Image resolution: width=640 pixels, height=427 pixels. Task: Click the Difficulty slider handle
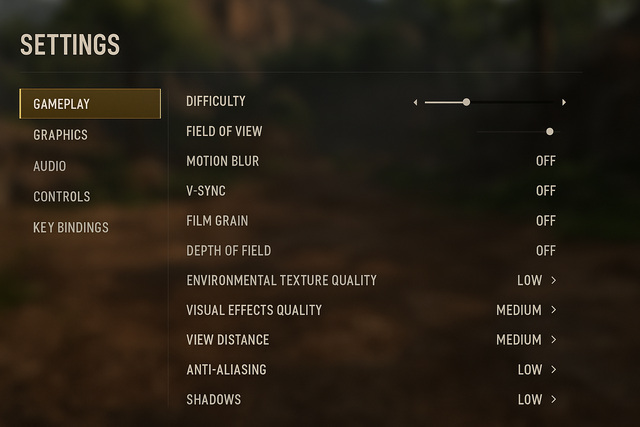[466, 102]
